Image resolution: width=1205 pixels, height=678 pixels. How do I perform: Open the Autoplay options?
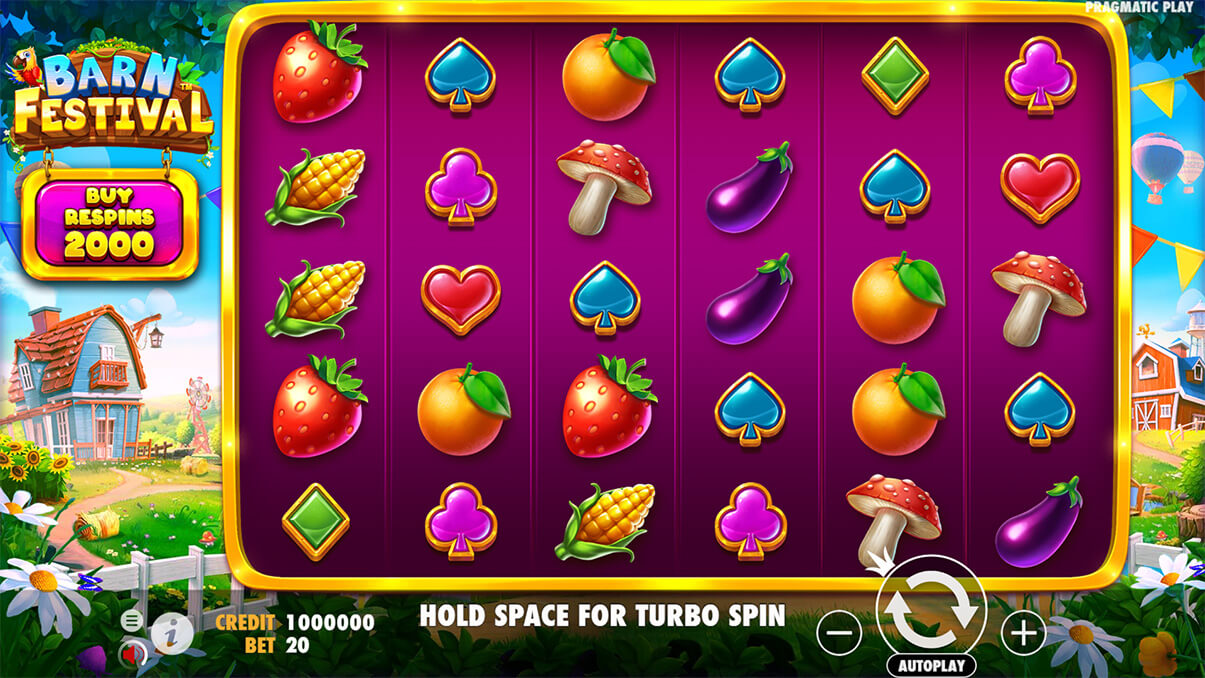pyautogui.click(x=931, y=665)
